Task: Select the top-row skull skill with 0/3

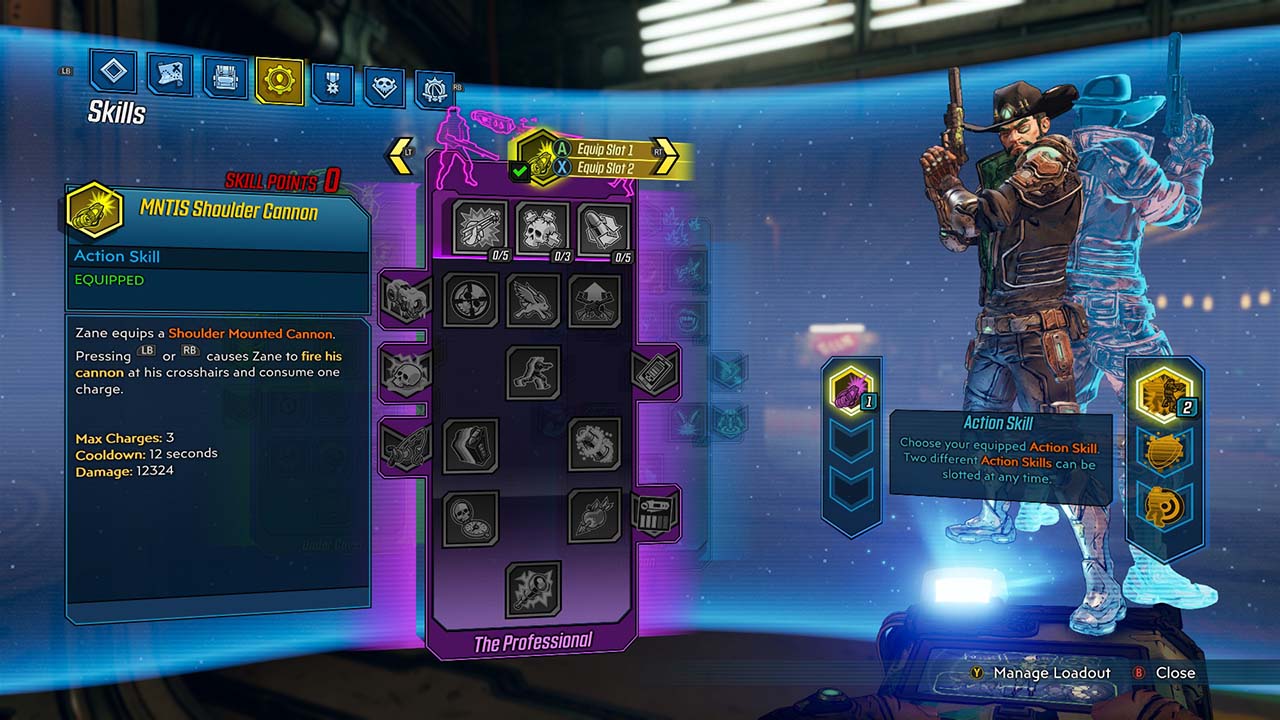Action: pyautogui.click(x=543, y=228)
